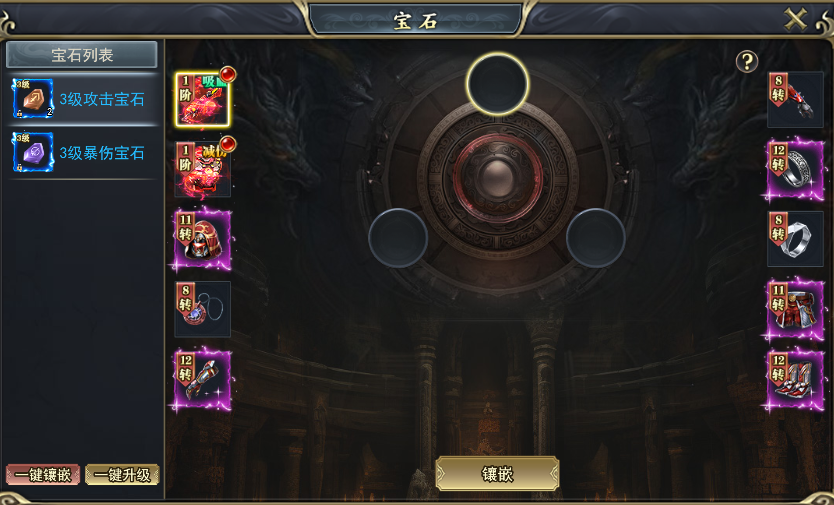834x505 pixels.
Task: Pick the necklace equipment slot
Action: tap(203, 309)
